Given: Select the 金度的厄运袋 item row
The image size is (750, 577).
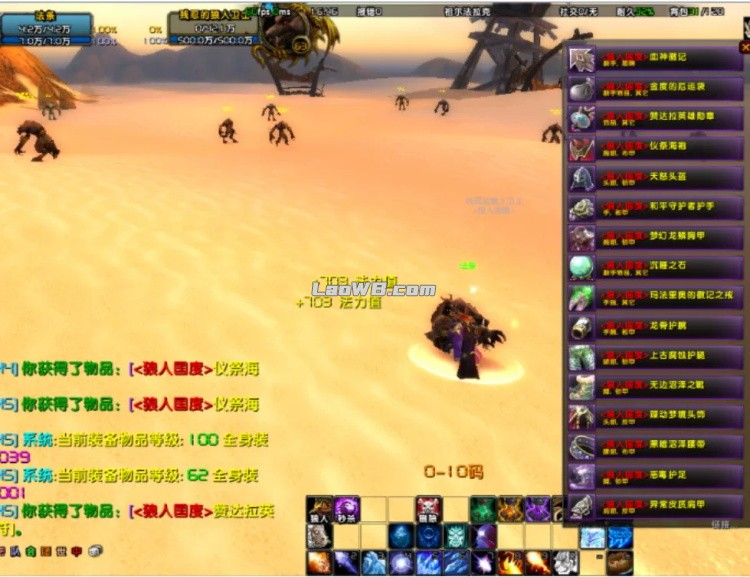Looking at the screenshot, I should tap(655, 89).
